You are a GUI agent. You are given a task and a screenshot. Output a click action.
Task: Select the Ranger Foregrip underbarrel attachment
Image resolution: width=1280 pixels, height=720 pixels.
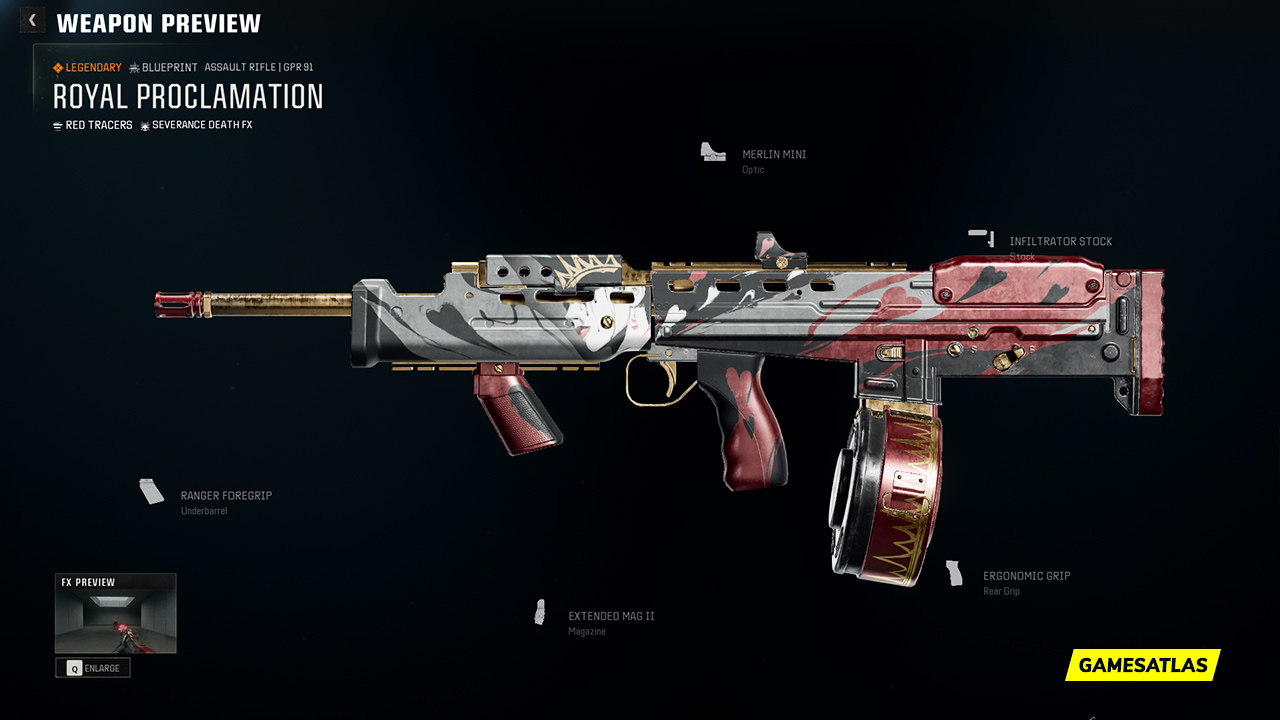point(225,496)
